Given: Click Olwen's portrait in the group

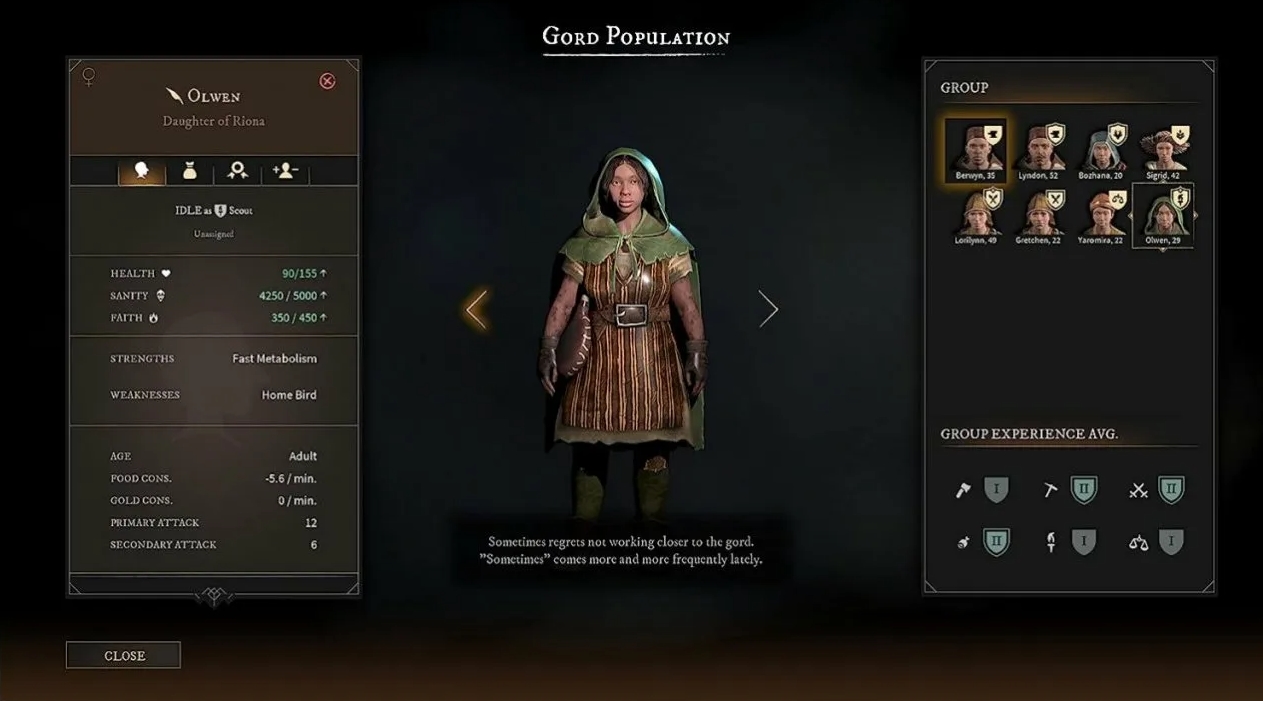Looking at the screenshot, I should [x=1163, y=213].
